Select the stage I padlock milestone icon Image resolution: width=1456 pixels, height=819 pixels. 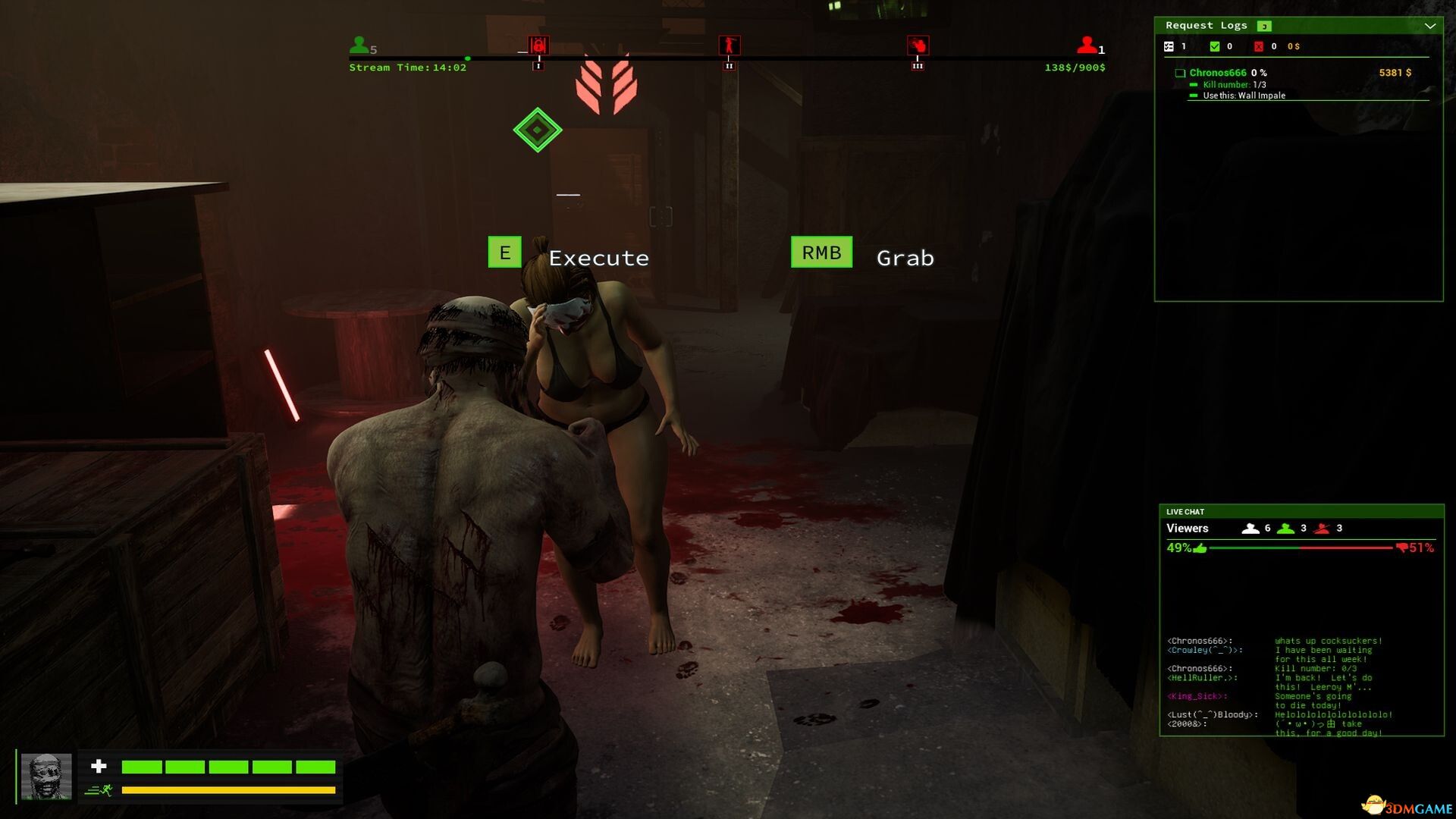538,45
